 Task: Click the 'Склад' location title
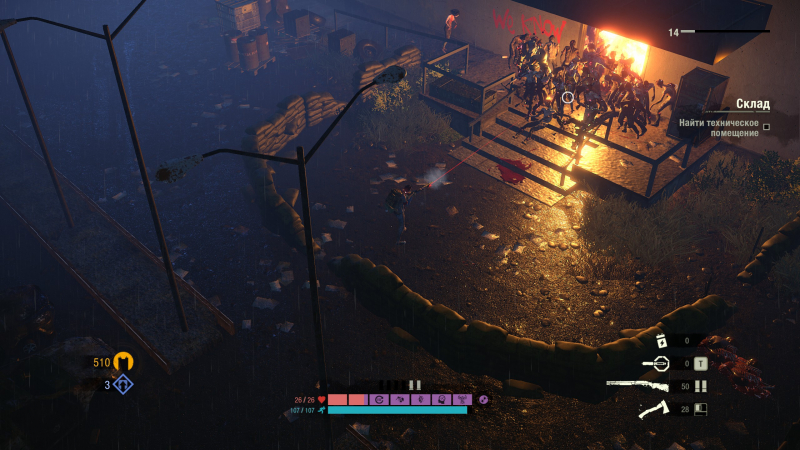coord(752,104)
